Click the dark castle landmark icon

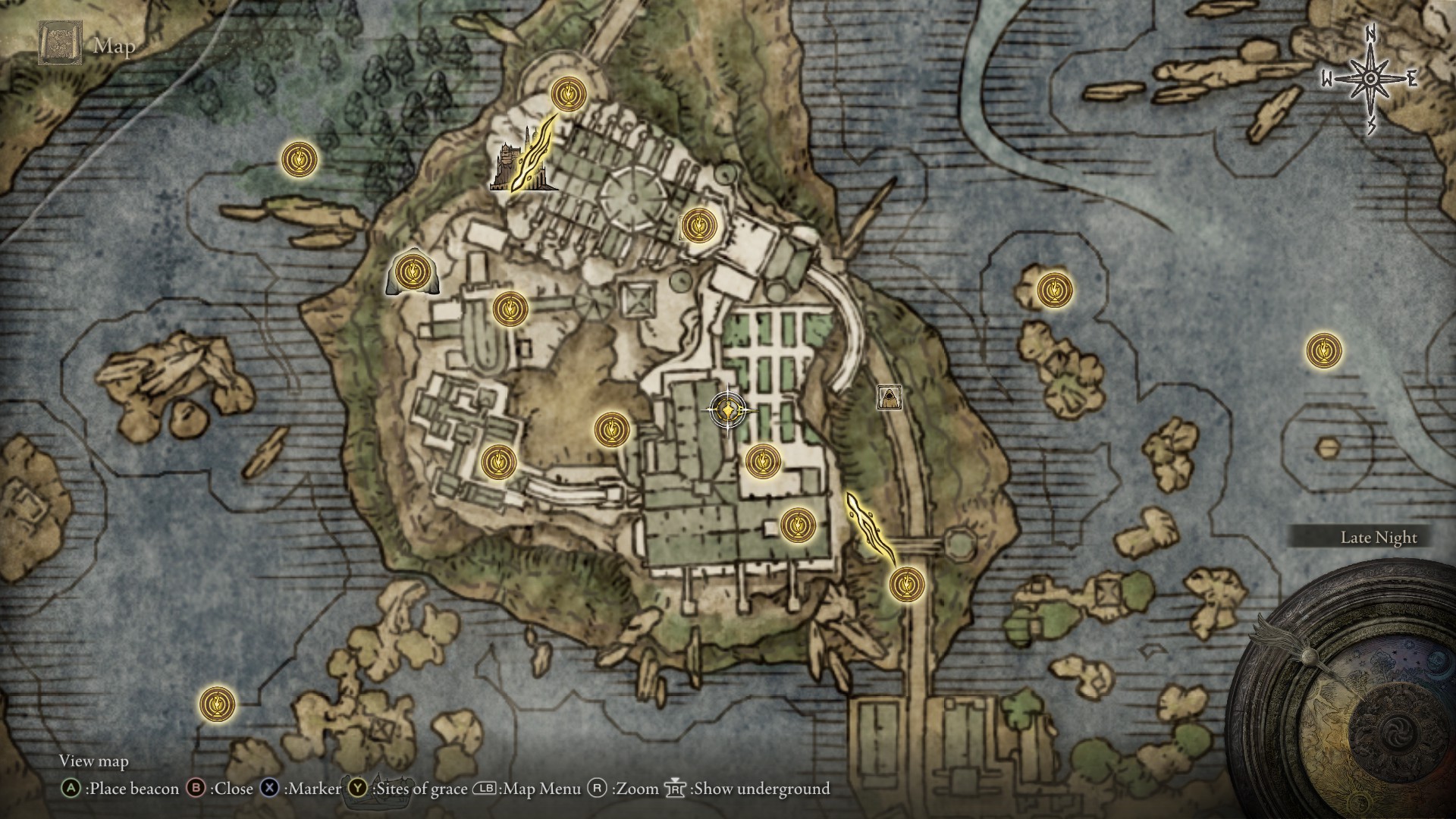[x=508, y=167]
